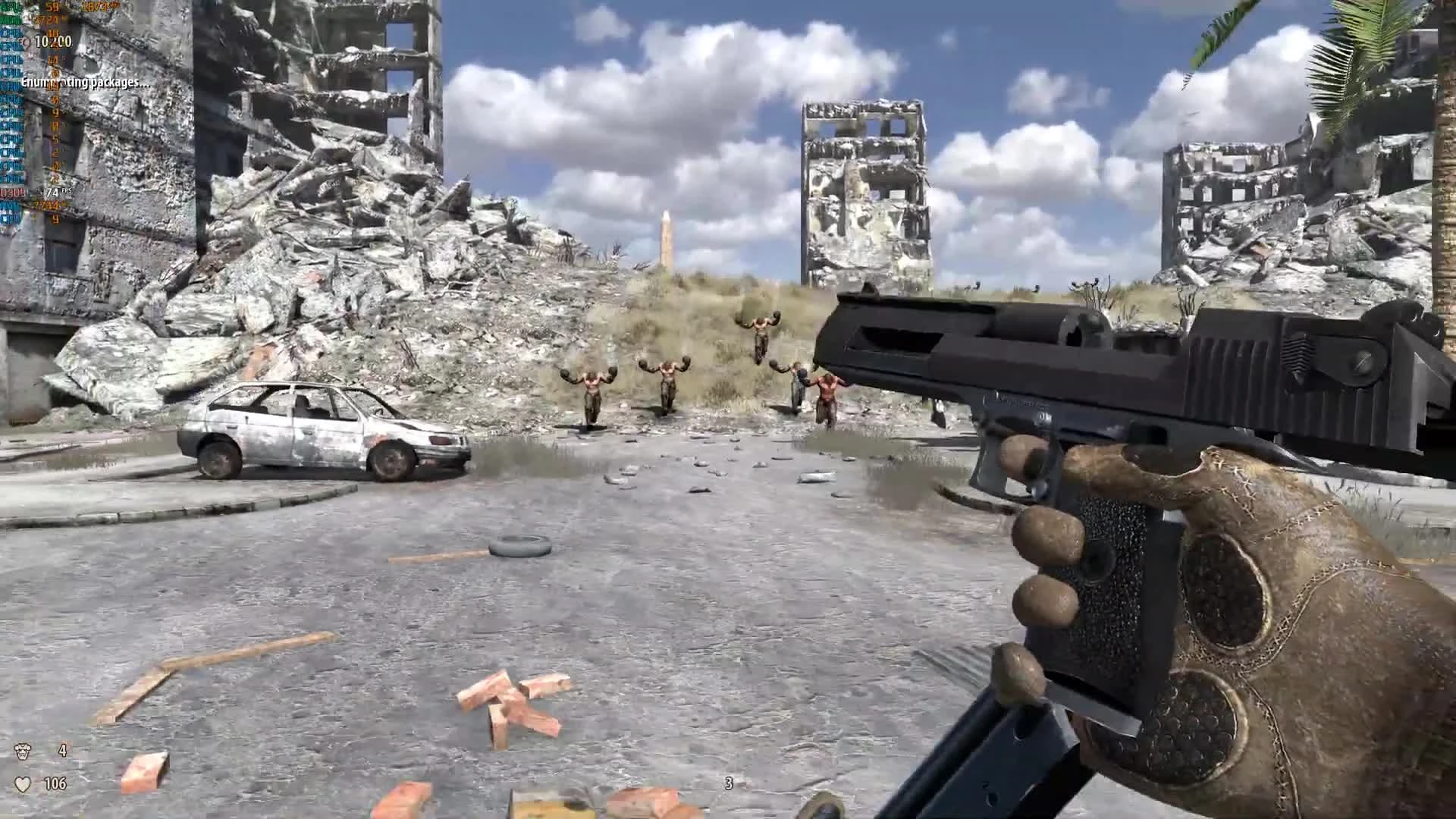Click the topmost CPU label in the performance overlay
The height and width of the screenshot is (819, 1456).
click(9, 33)
